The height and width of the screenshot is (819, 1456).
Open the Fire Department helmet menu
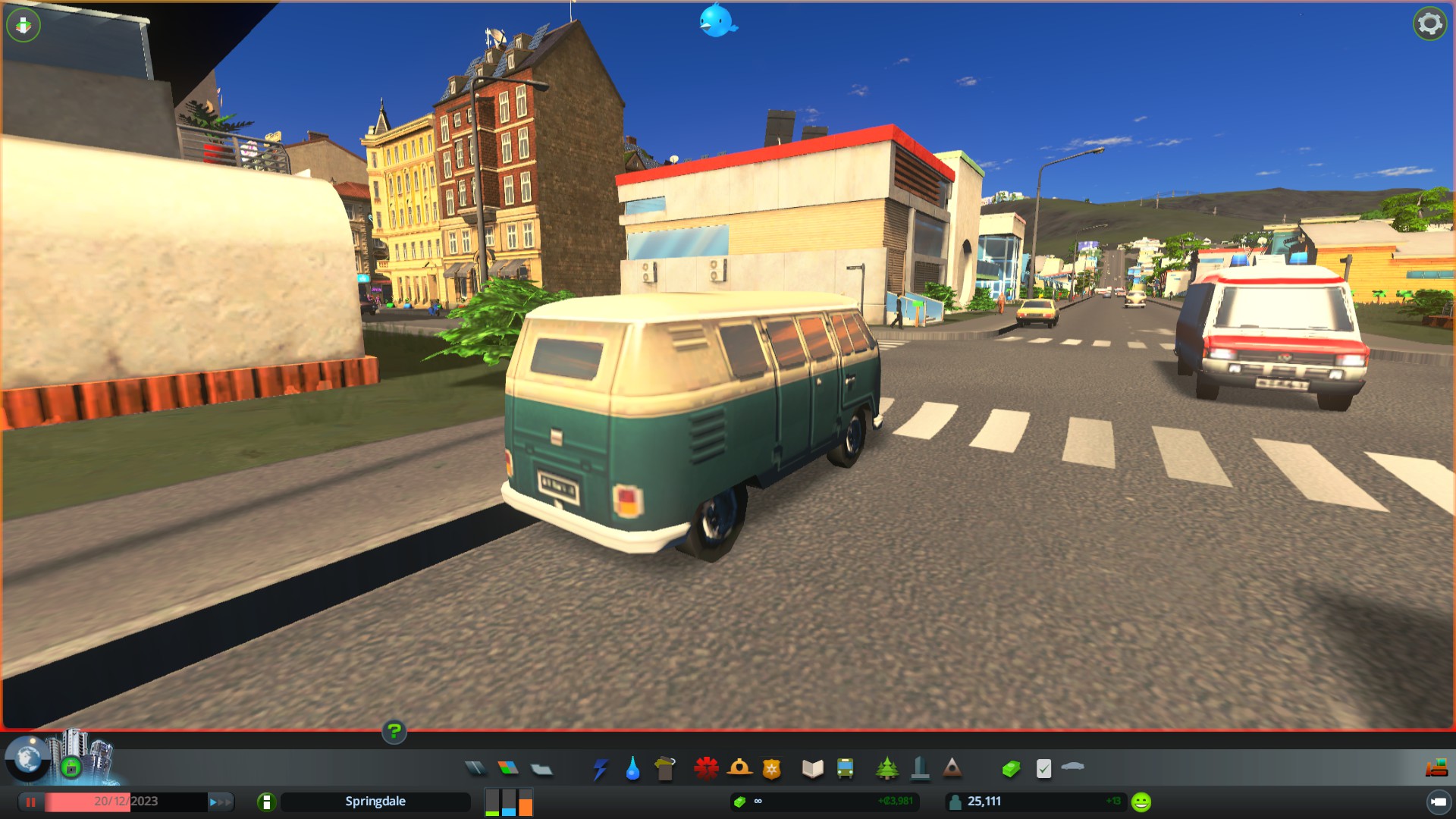(x=739, y=768)
